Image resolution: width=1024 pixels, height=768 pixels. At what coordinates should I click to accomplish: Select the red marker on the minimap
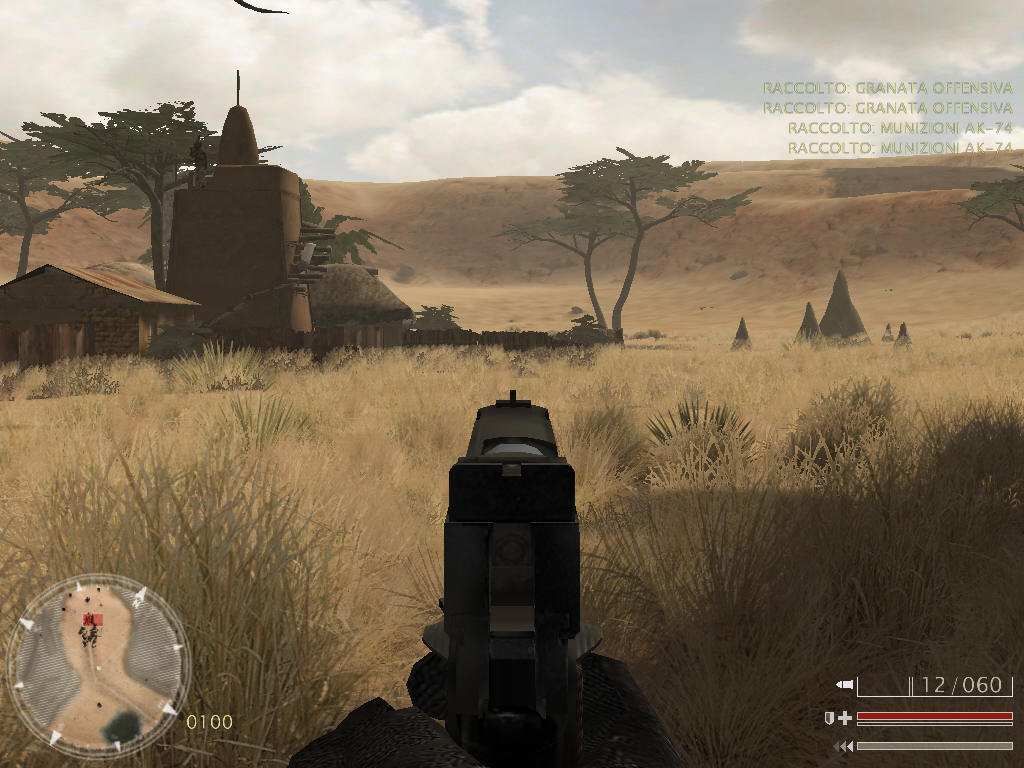[x=97, y=620]
